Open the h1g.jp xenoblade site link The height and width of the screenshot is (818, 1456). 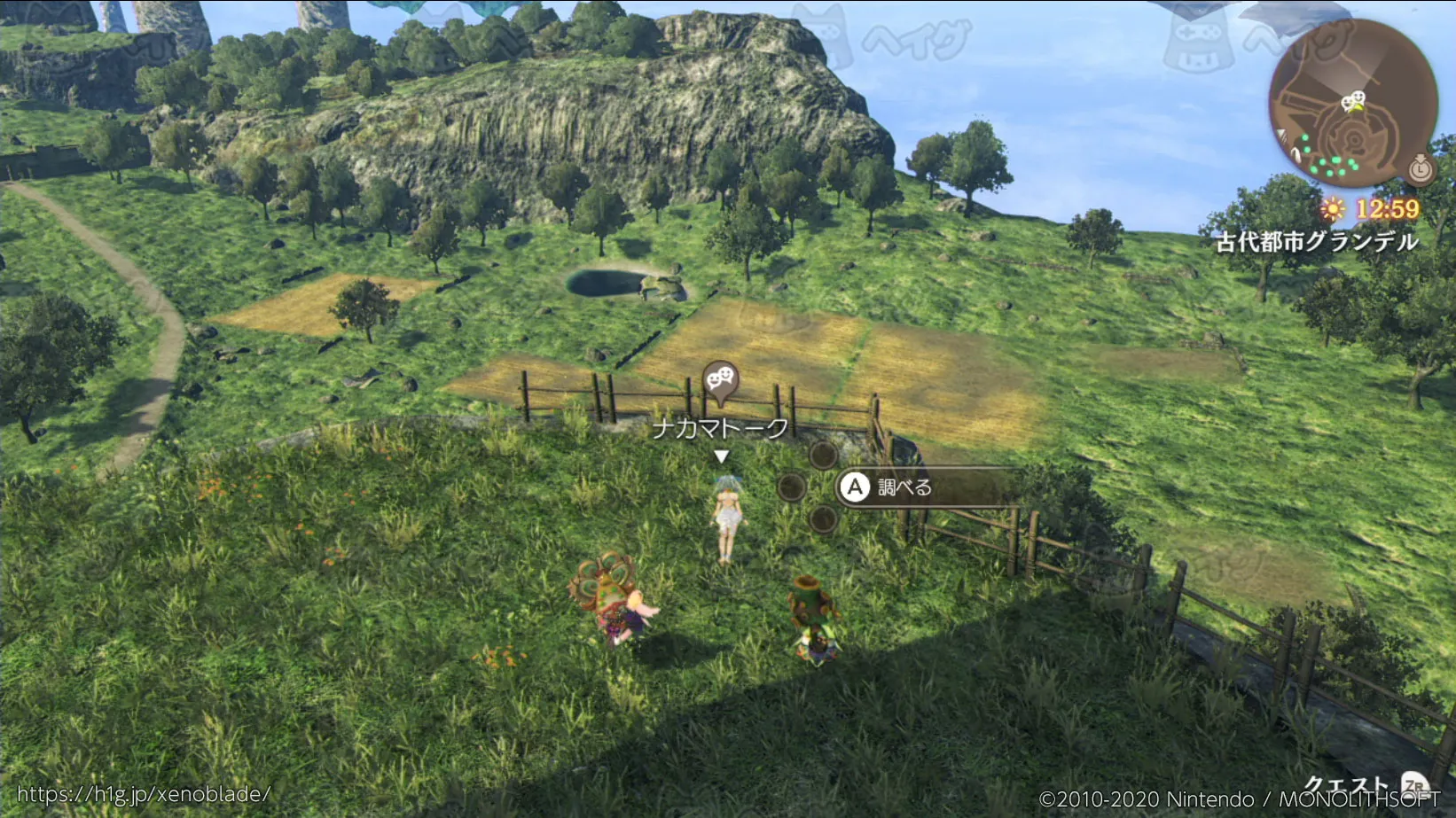coord(144,794)
